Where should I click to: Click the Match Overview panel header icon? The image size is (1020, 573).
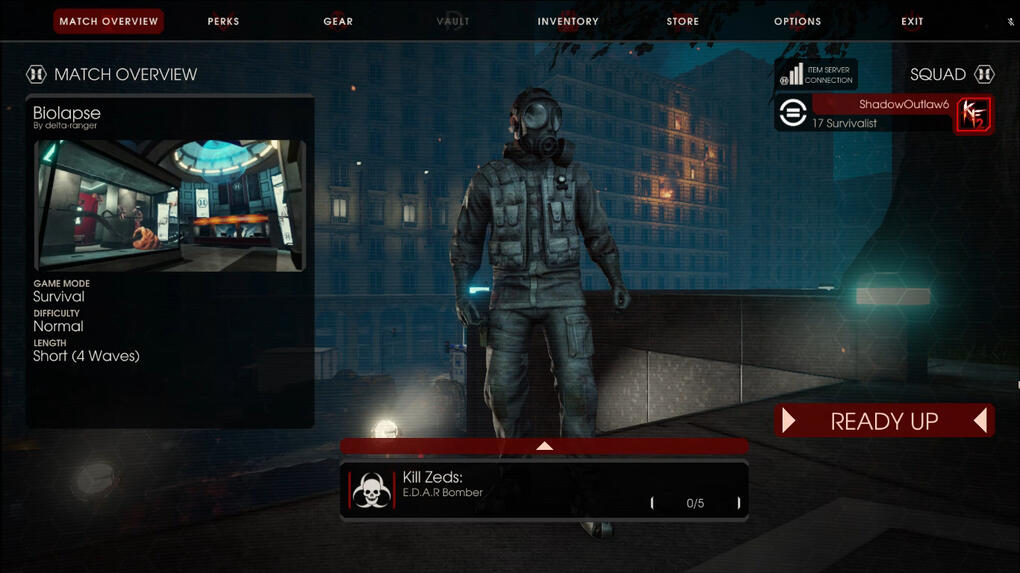(36, 74)
